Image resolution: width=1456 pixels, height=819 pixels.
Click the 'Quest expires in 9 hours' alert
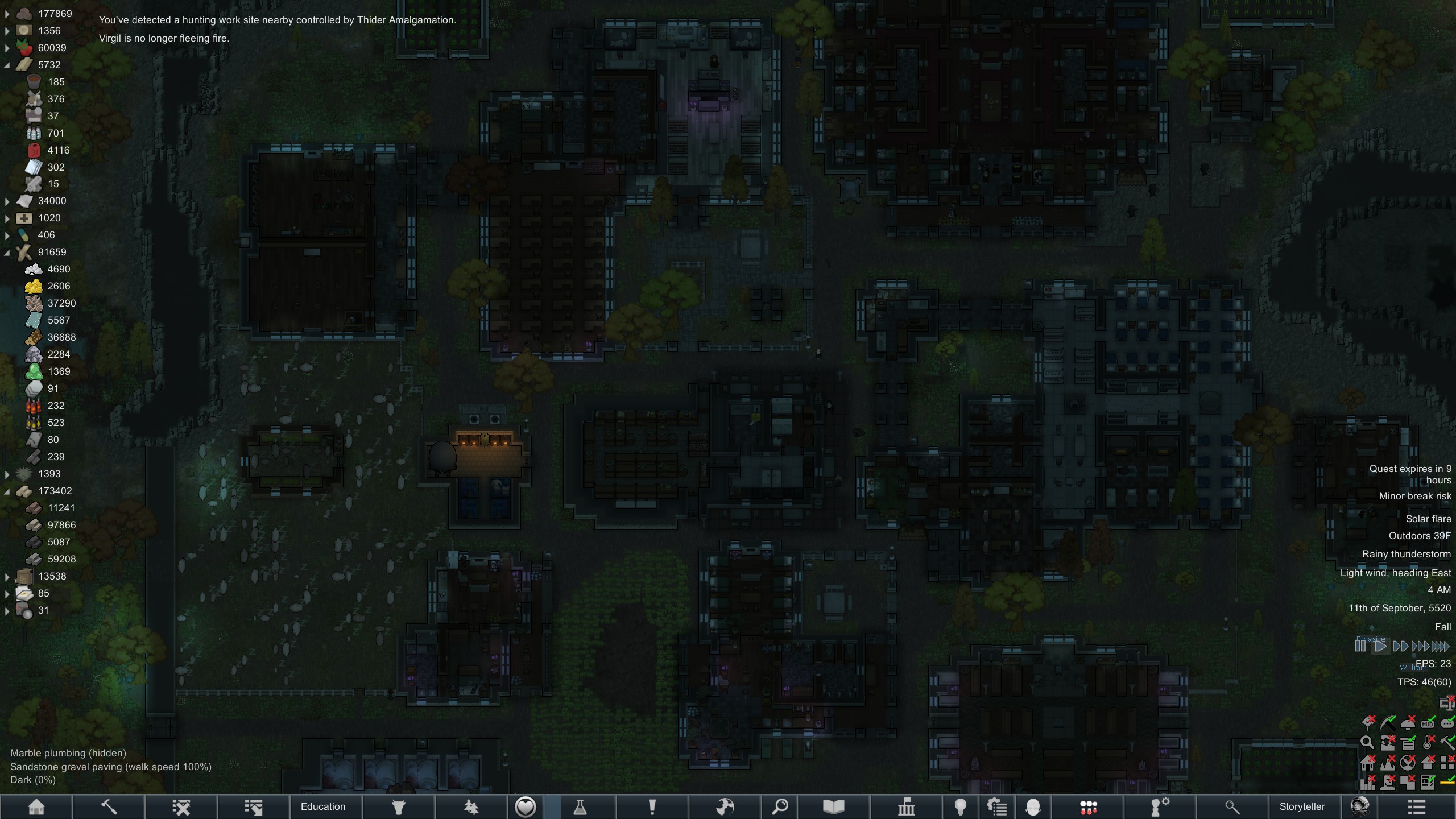(1409, 474)
